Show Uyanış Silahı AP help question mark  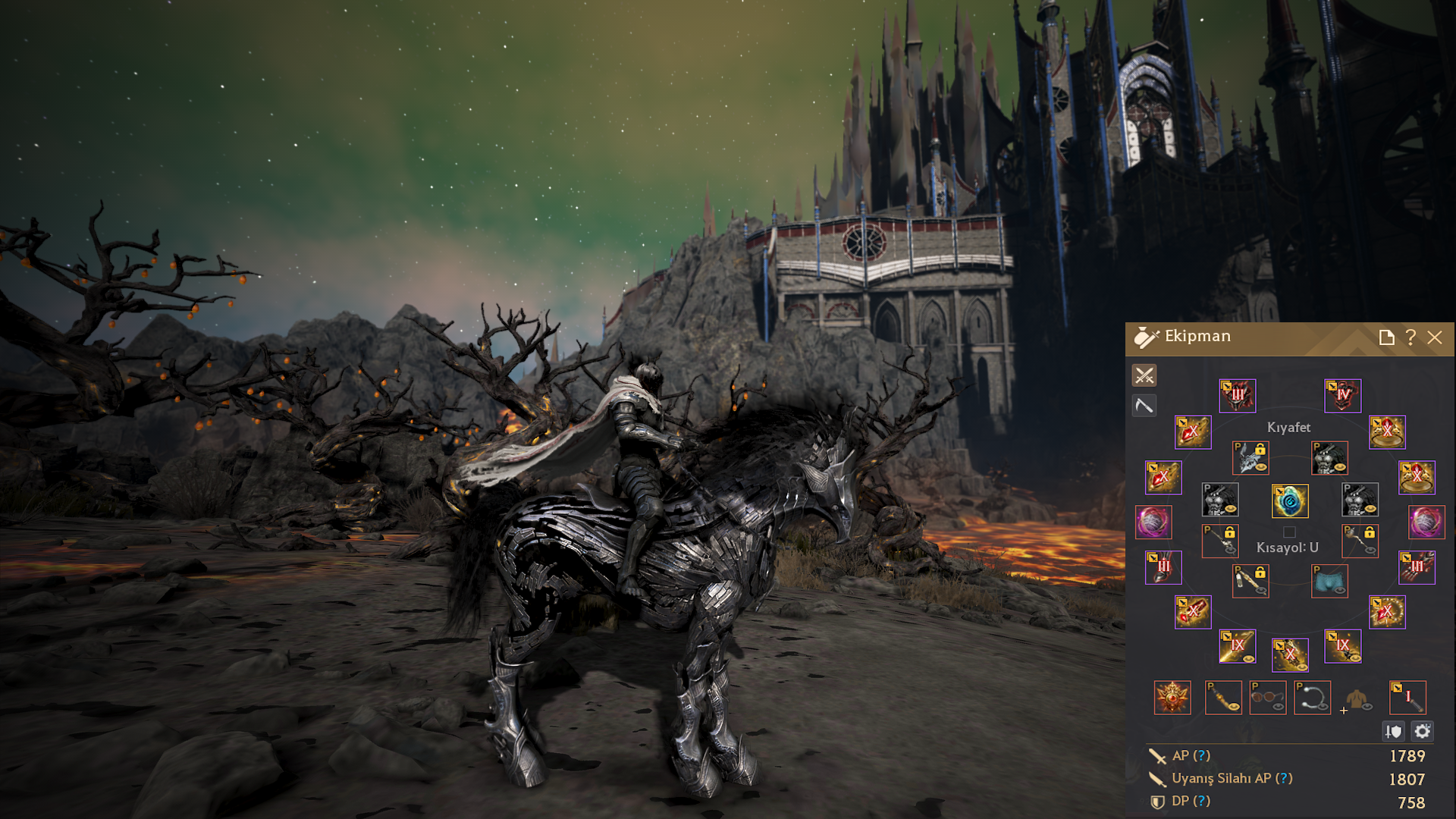pyautogui.click(x=1284, y=779)
